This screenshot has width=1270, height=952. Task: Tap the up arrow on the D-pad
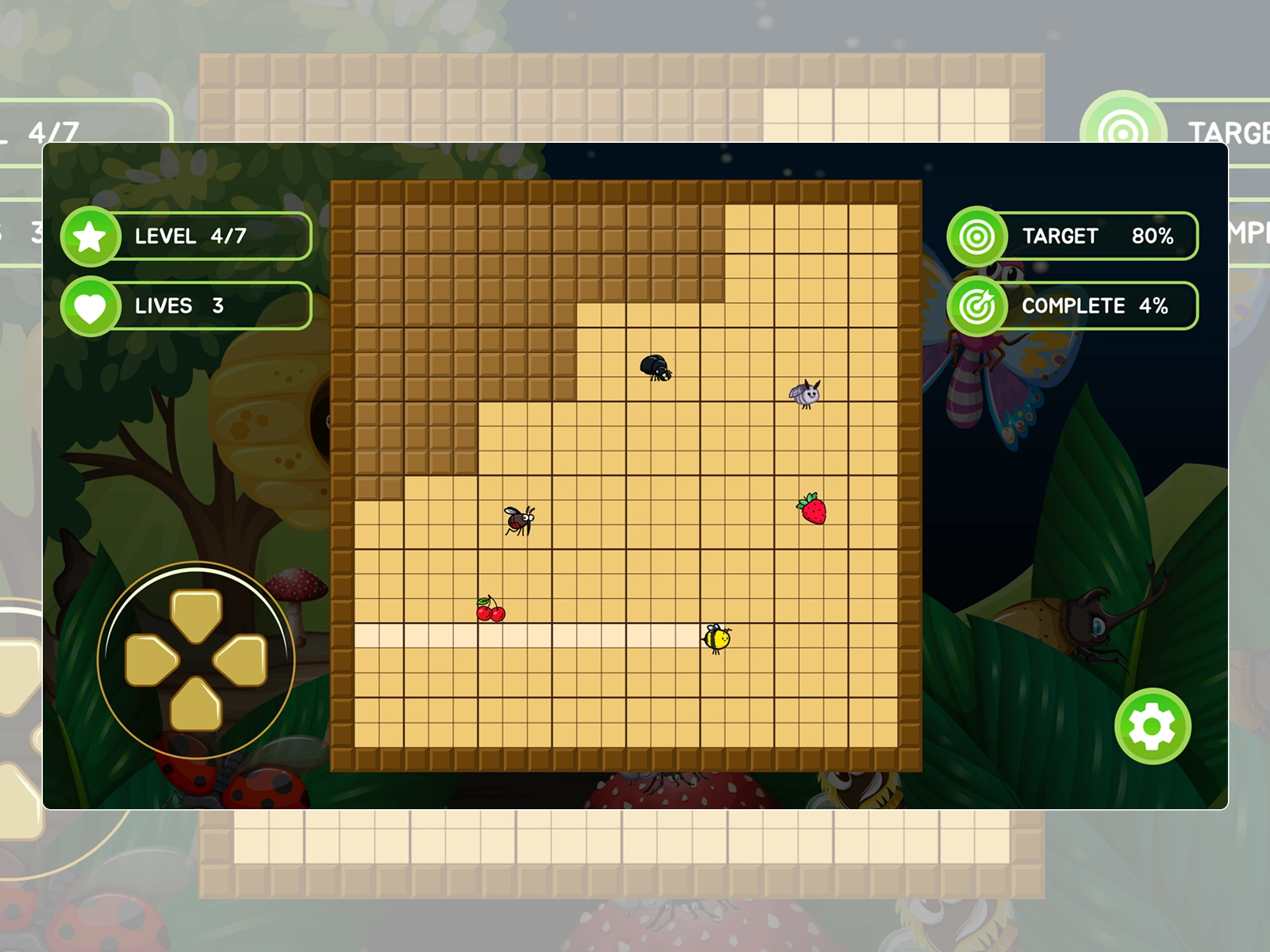[196, 614]
